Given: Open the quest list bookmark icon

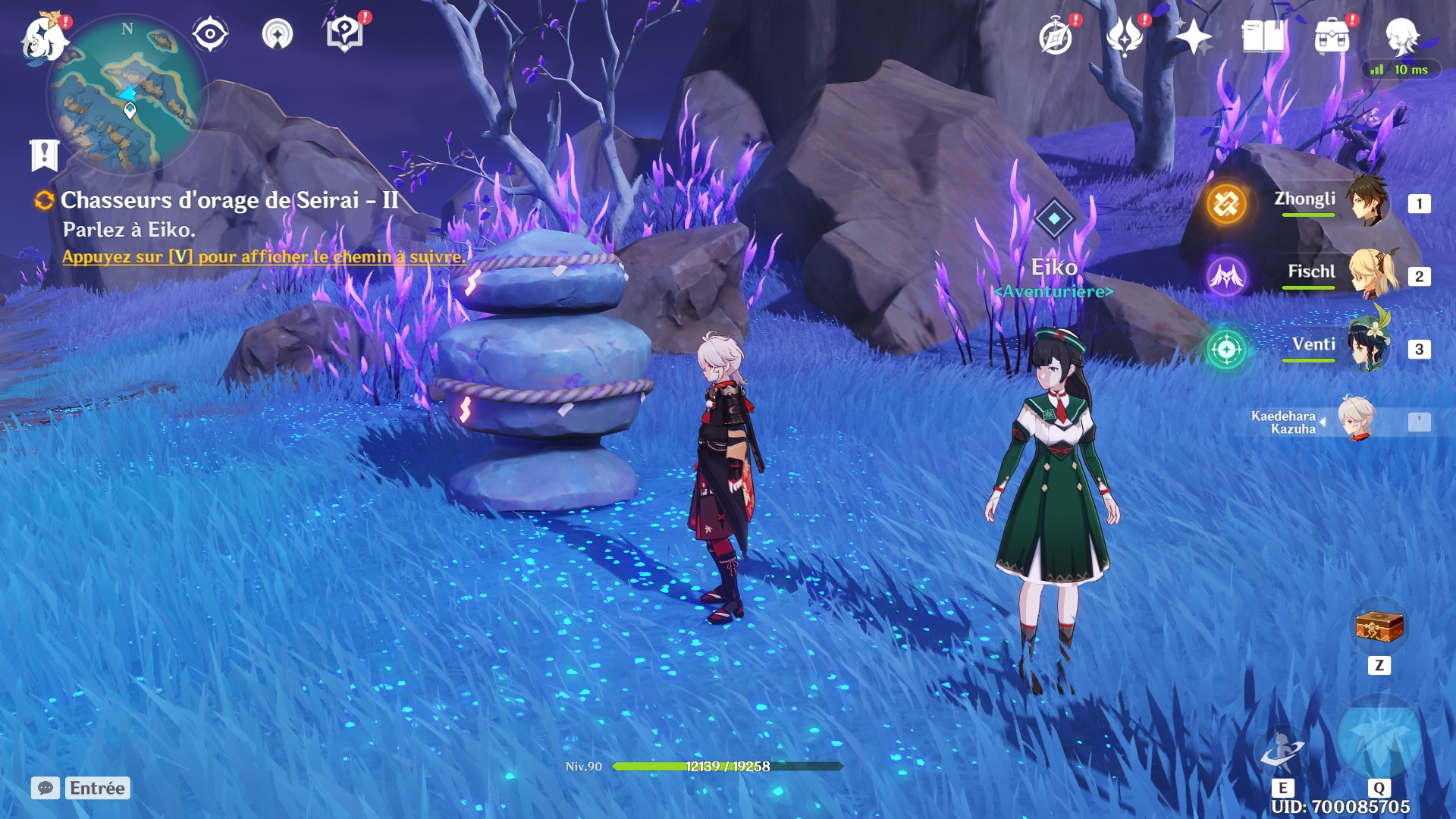Looking at the screenshot, I should coord(45,155).
